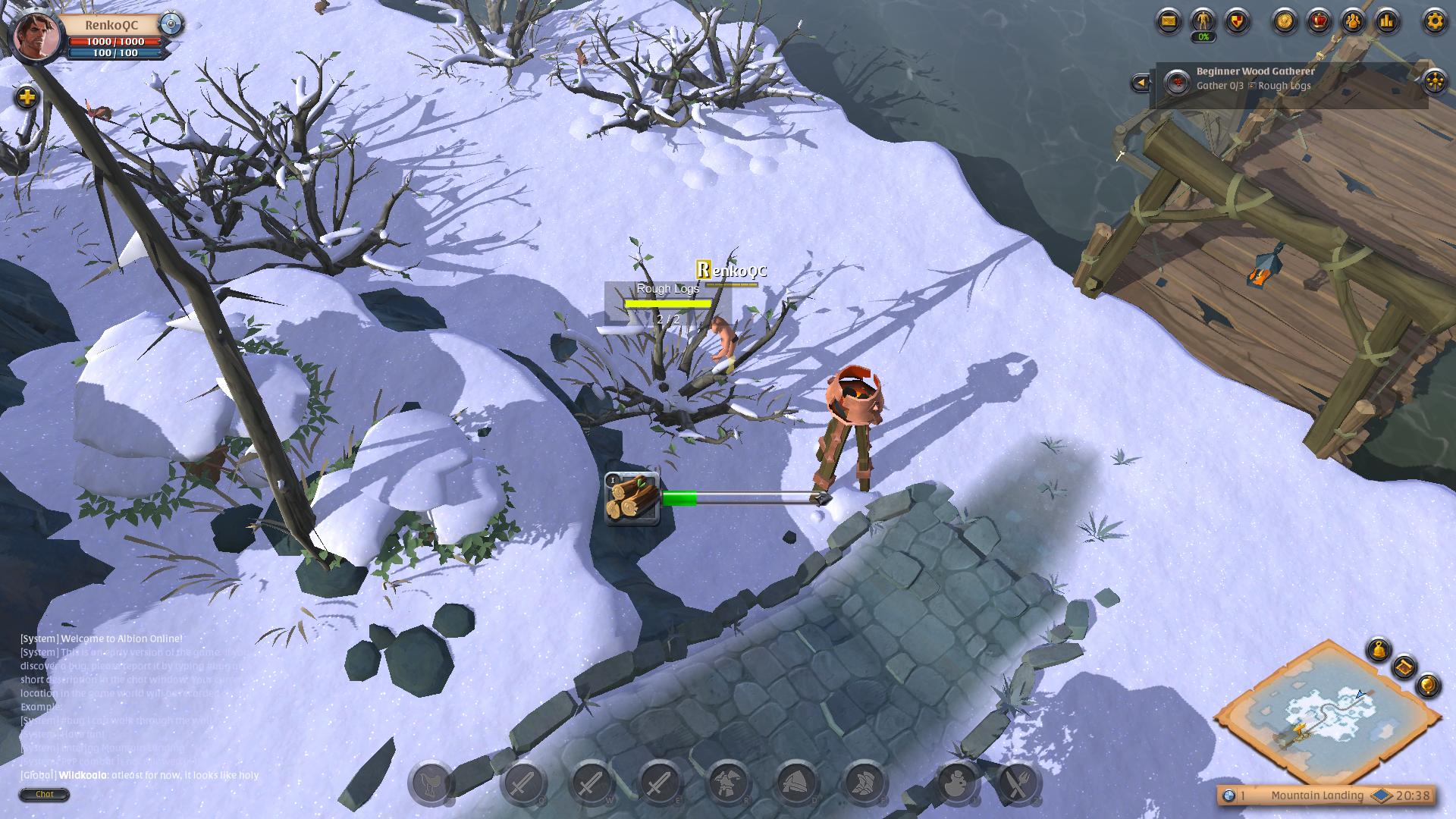
Task: Click the yellow plus button
Action: click(27, 97)
